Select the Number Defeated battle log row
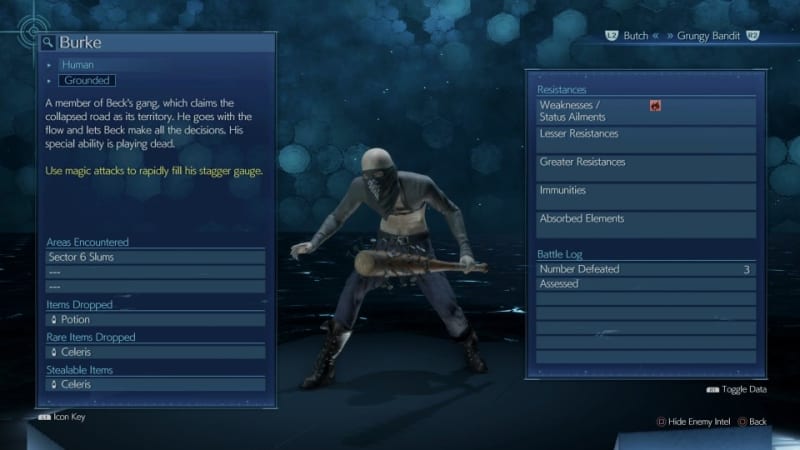 pos(644,269)
